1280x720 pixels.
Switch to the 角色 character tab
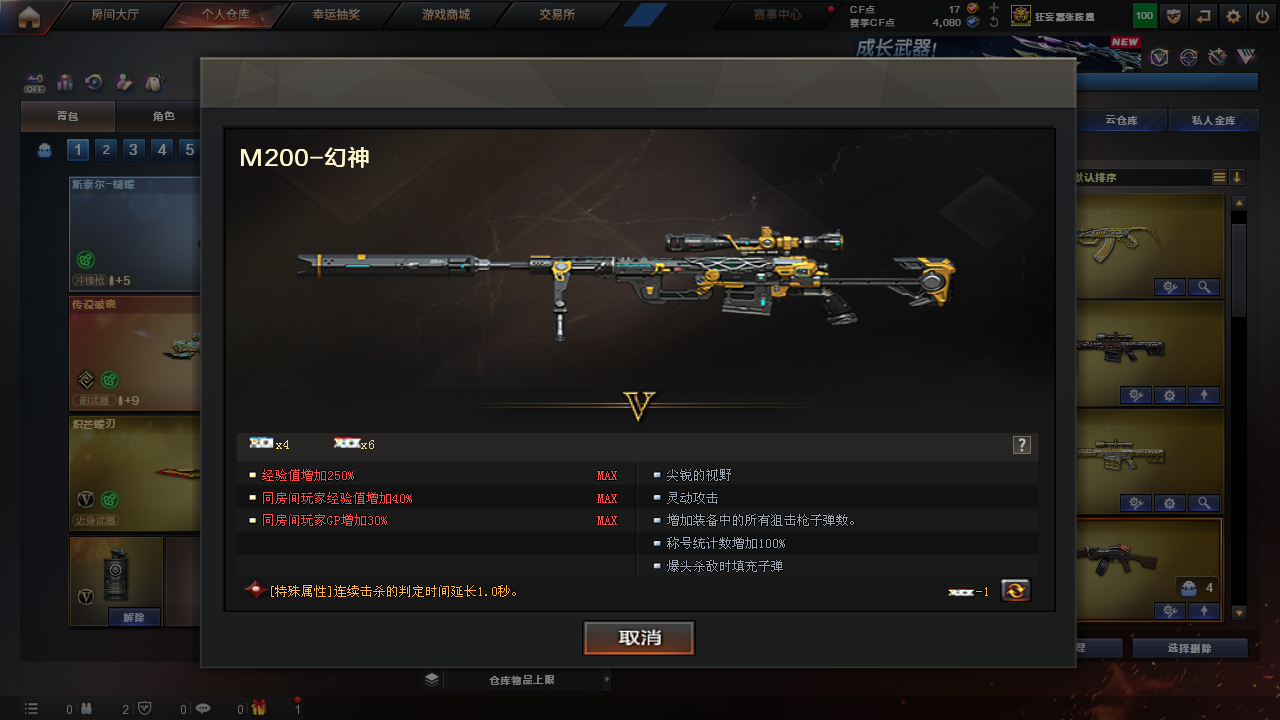(x=163, y=117)
